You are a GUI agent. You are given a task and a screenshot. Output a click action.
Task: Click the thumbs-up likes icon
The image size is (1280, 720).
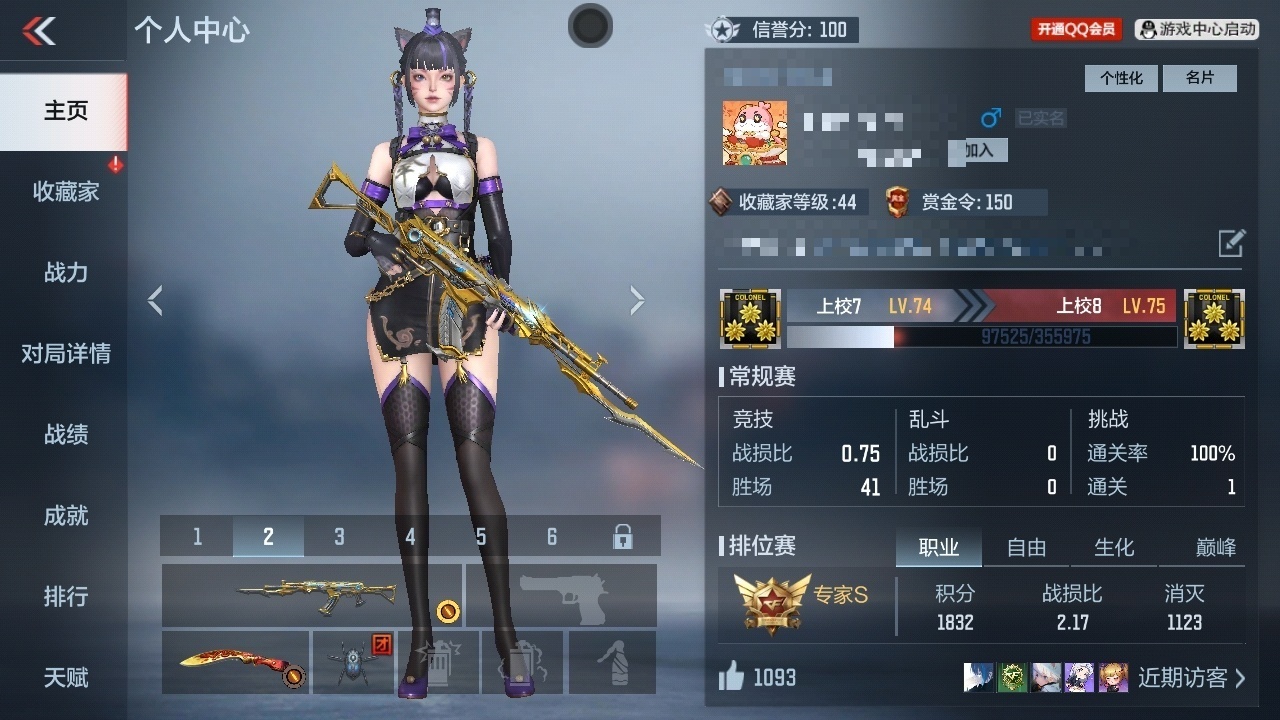[x=733, y=677]
